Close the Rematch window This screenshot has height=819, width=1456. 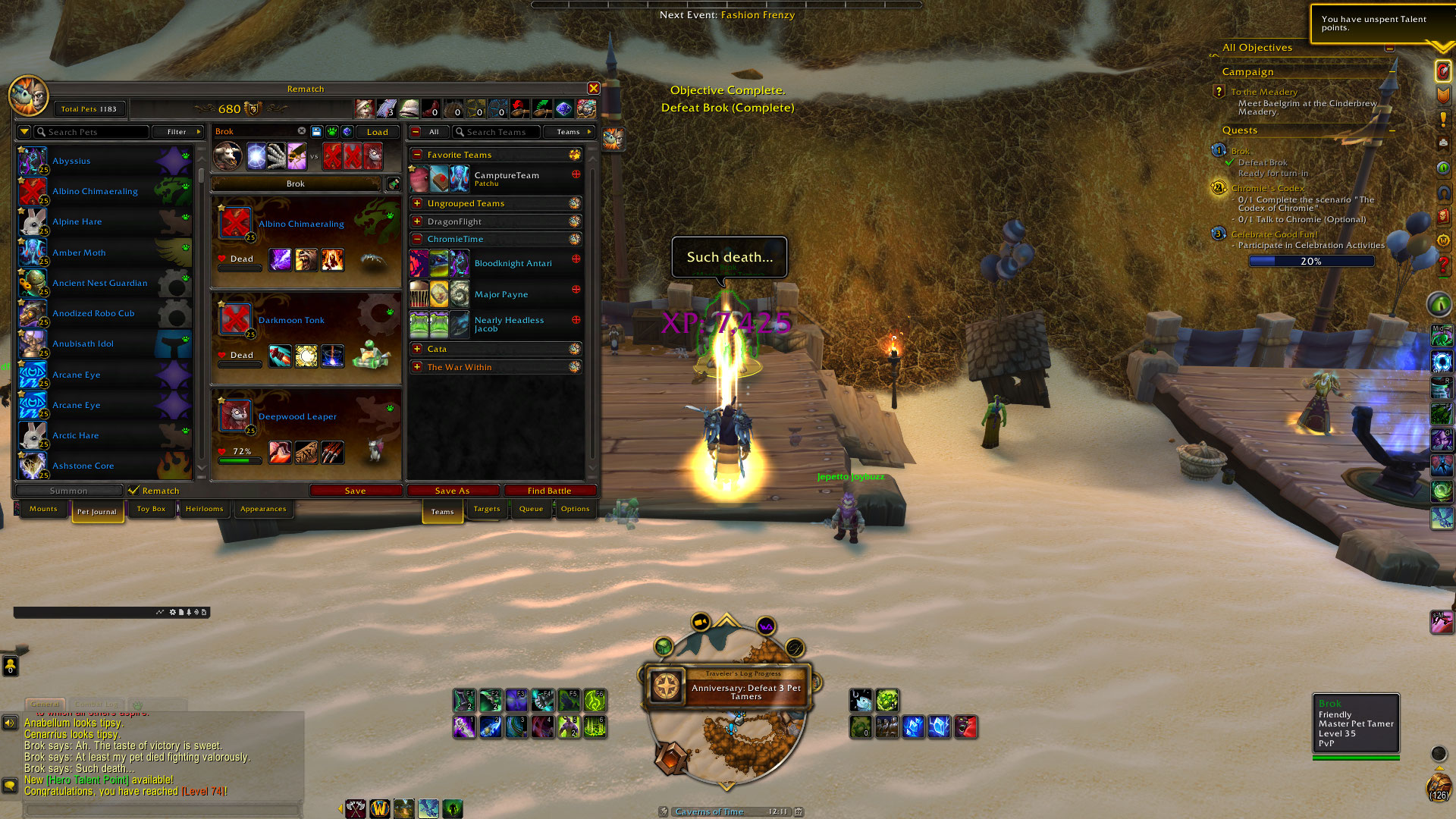594,89
